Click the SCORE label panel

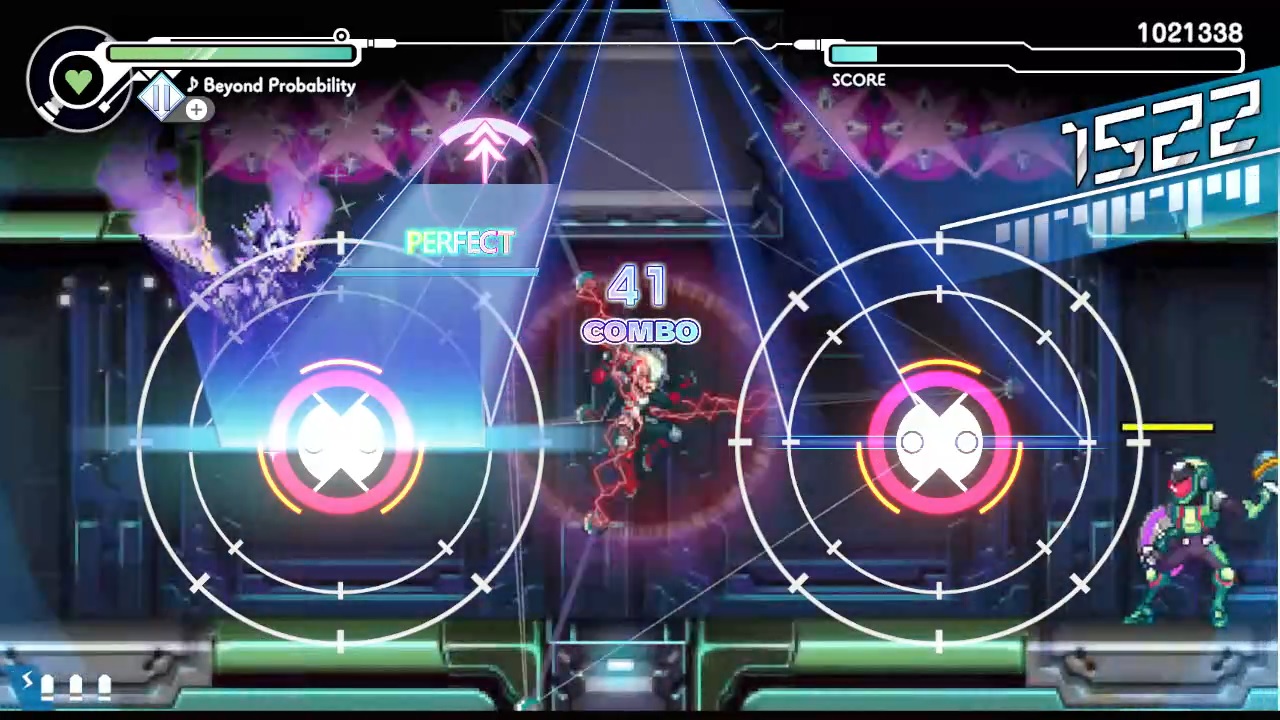[x=858, y=80]
